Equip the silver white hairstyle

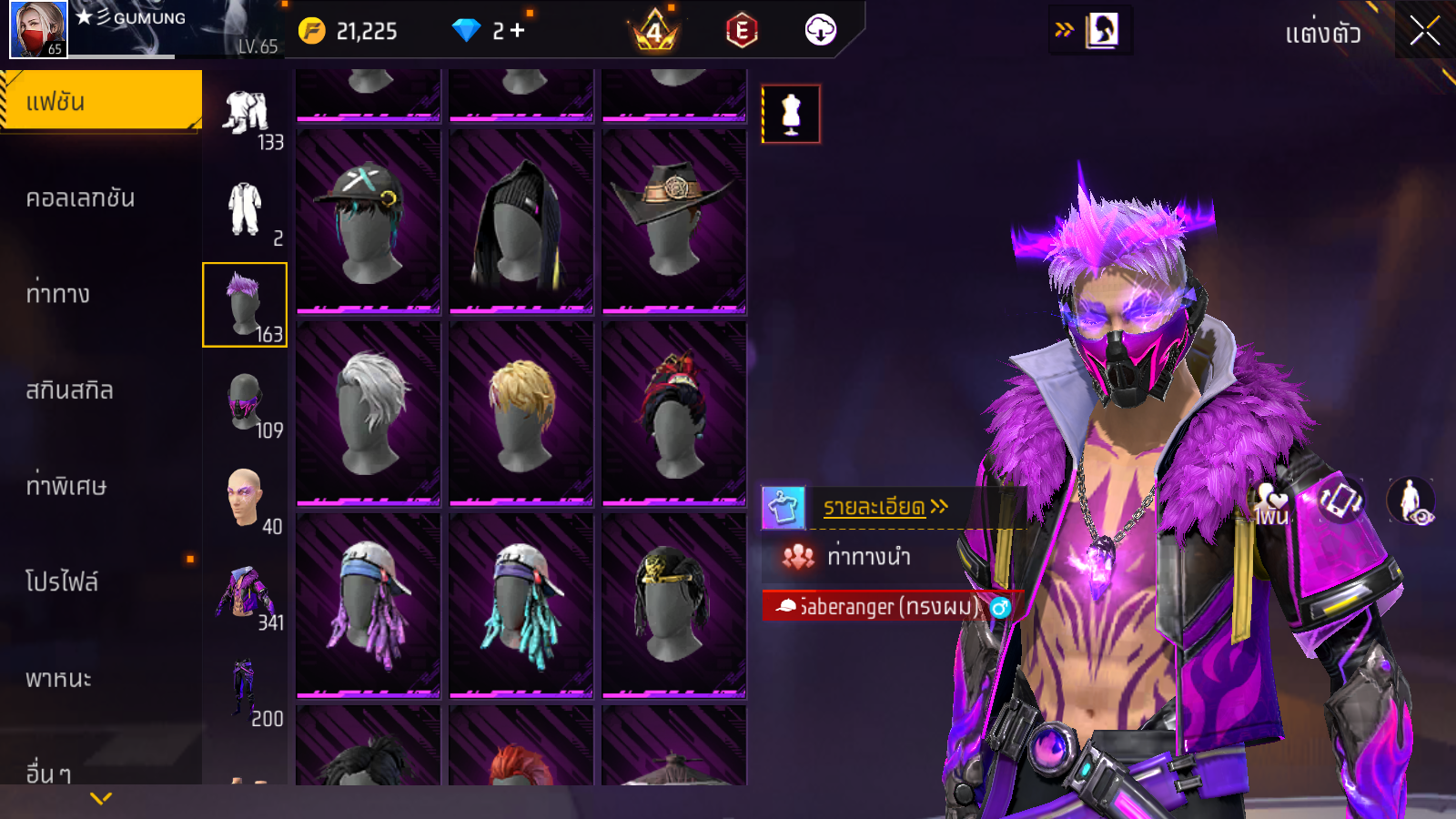click(x=368, y=412)
